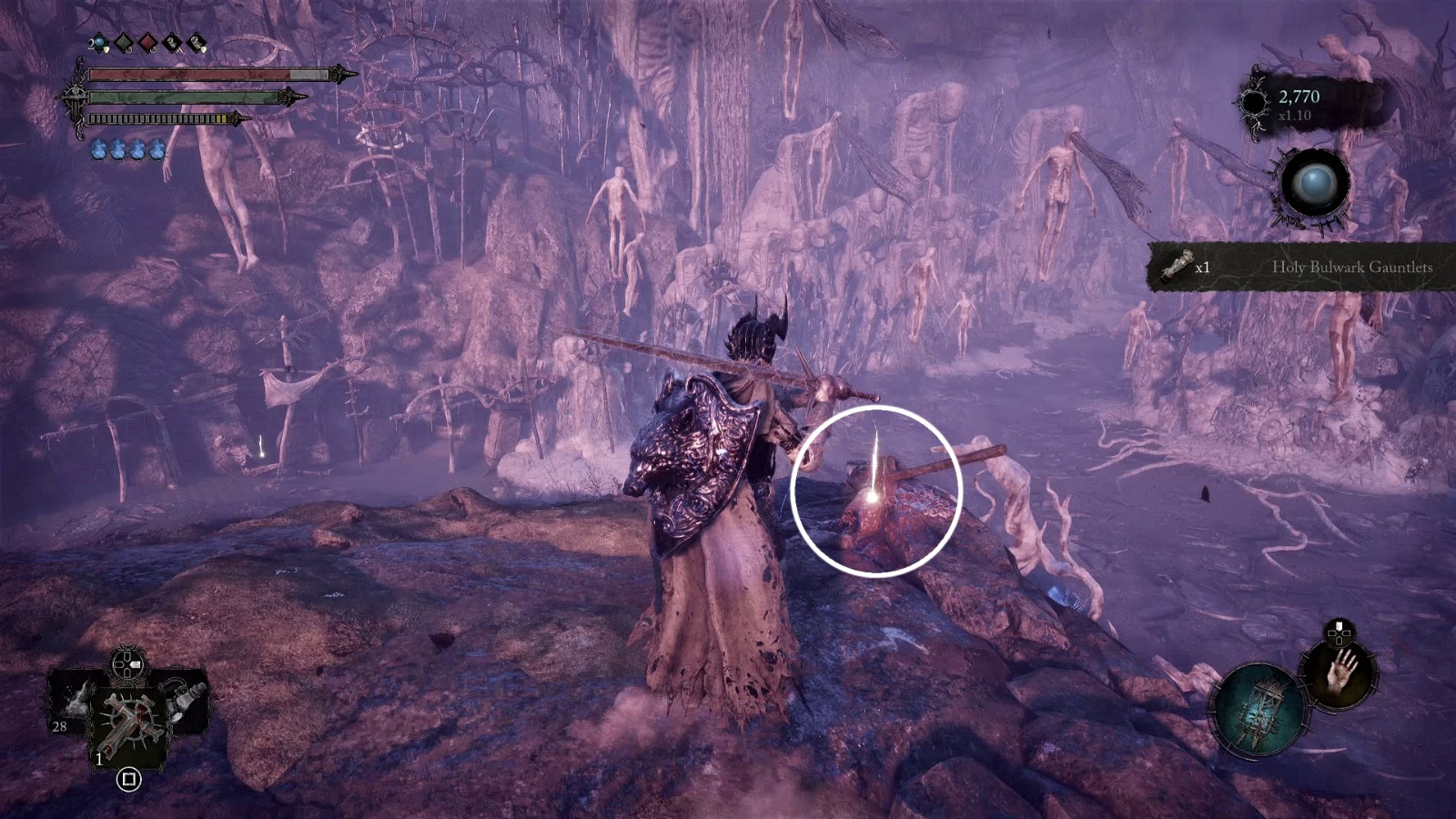
Task: Click the green diamond status effect icon
Action: 124,43
